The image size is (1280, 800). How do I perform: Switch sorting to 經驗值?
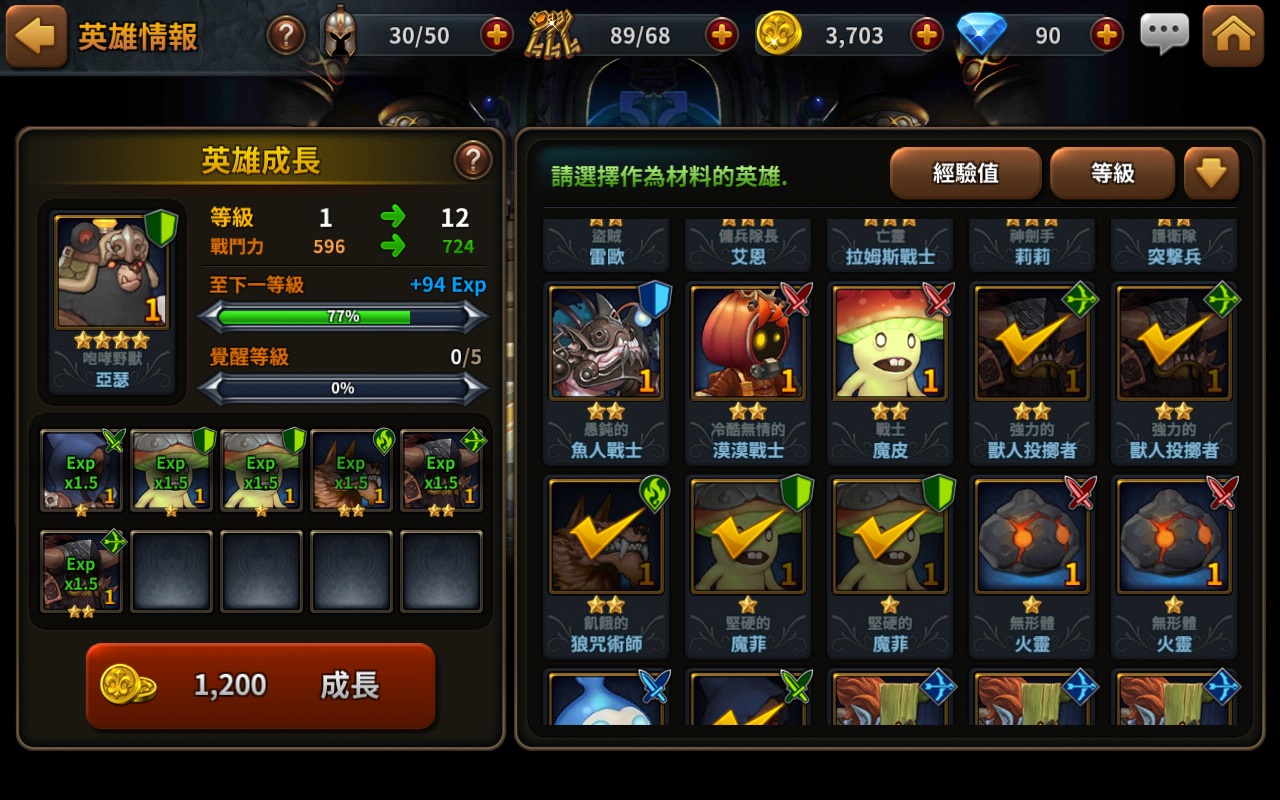963,172
